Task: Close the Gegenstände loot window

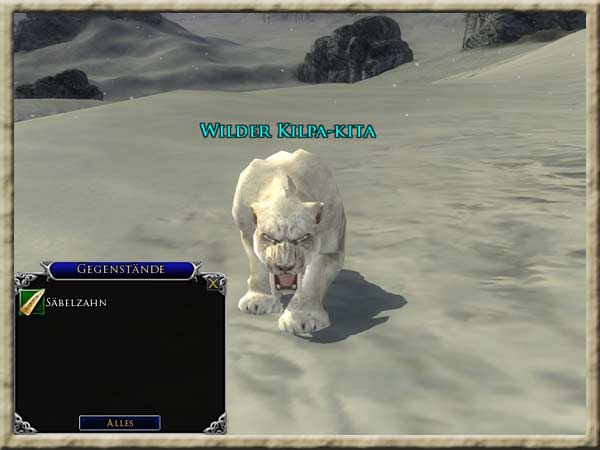Action: click(213, 283)
